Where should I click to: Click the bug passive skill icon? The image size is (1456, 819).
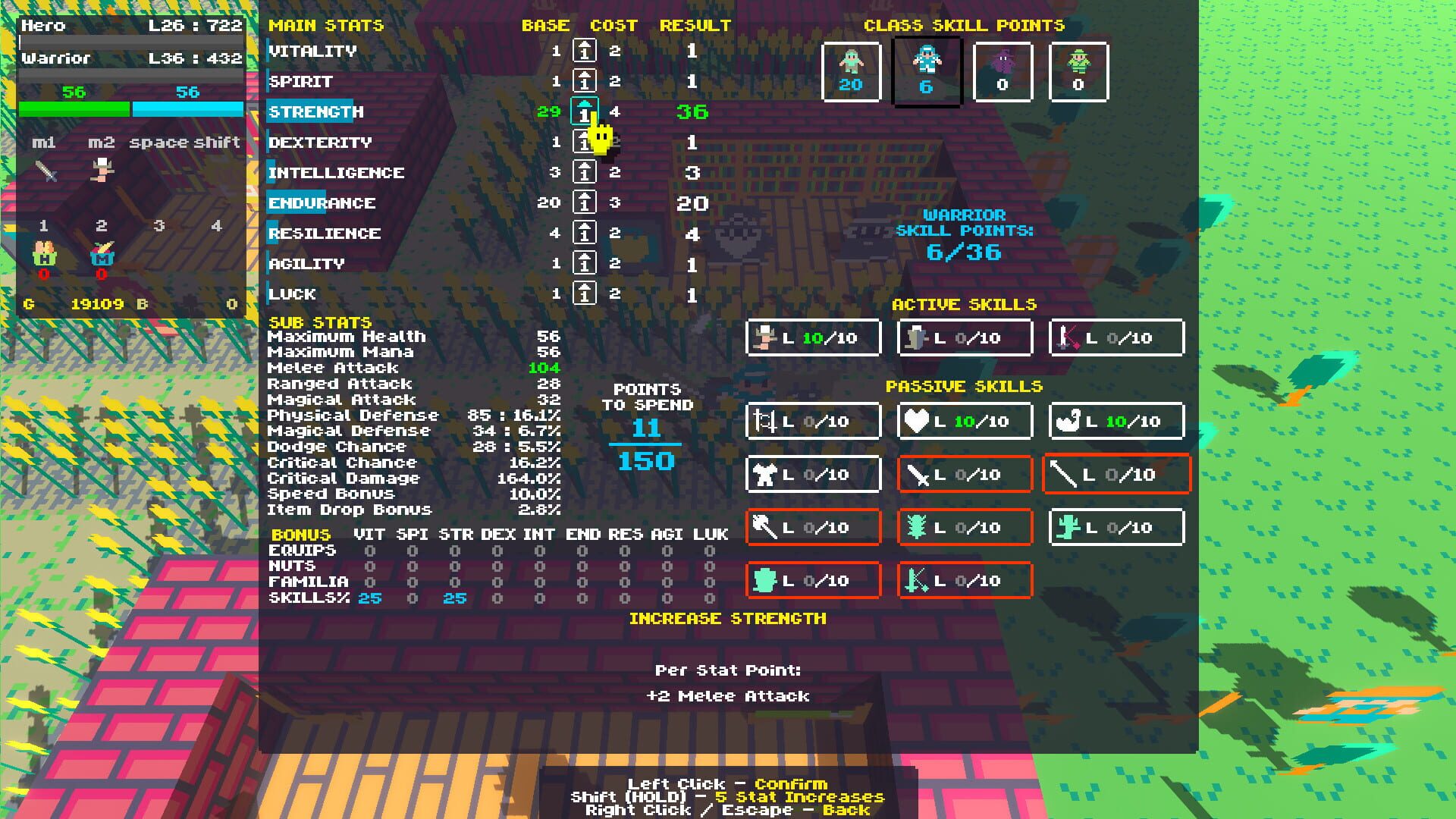(x=964, y=527)
